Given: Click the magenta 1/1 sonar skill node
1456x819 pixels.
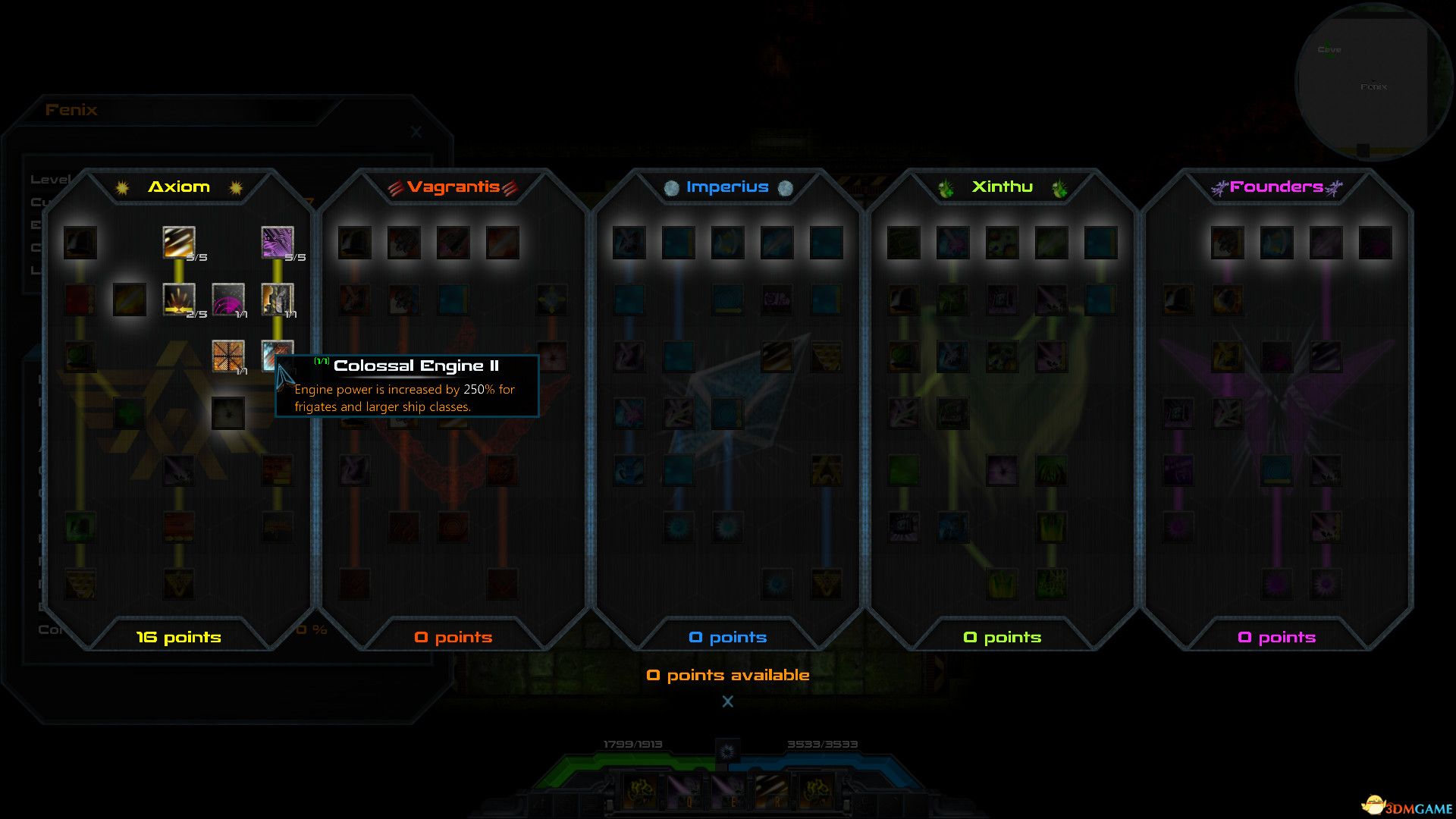Looking at the screenshot, I should tap(228, 300).
